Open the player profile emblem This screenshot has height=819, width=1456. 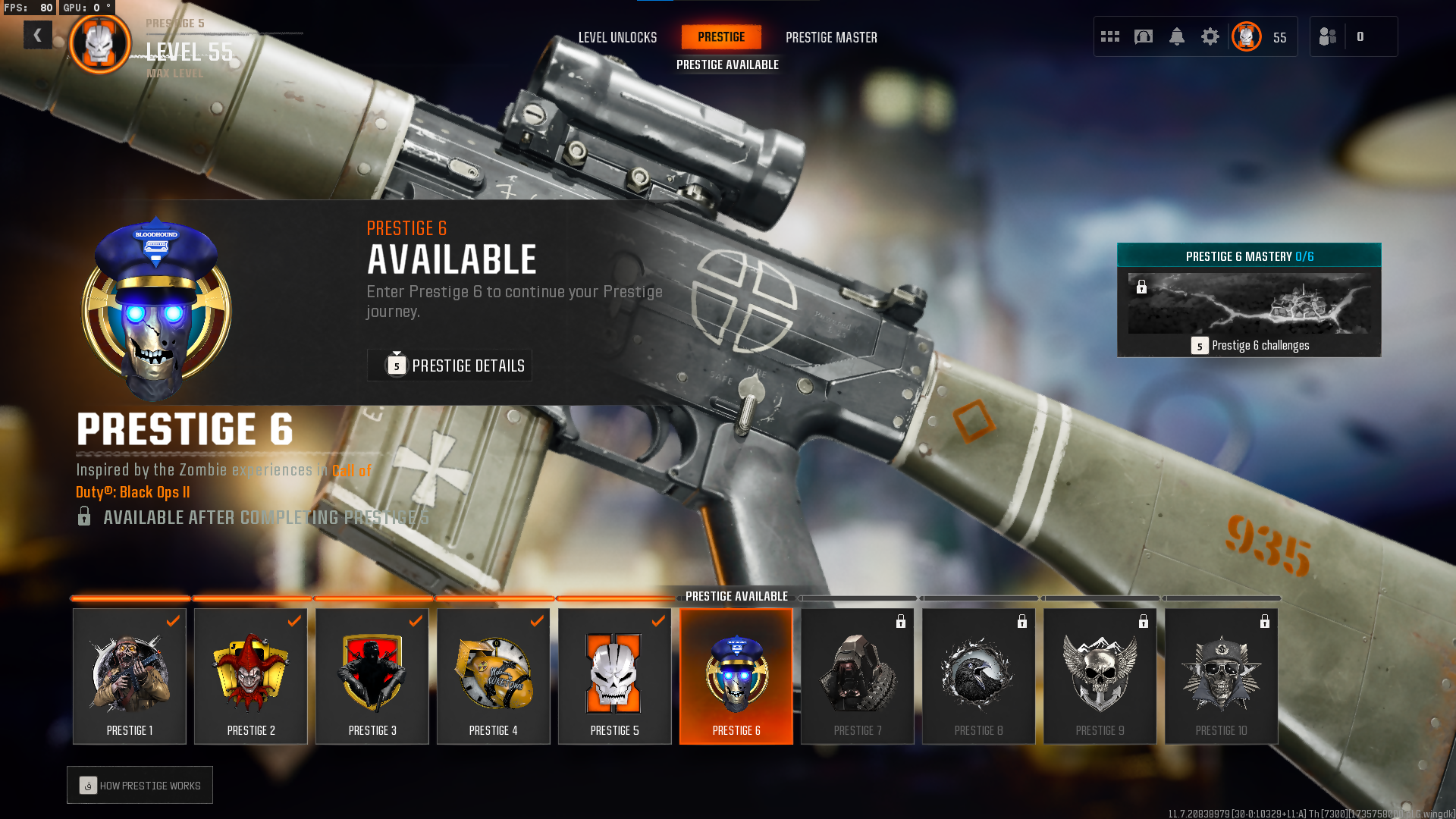coord(1247,36)
